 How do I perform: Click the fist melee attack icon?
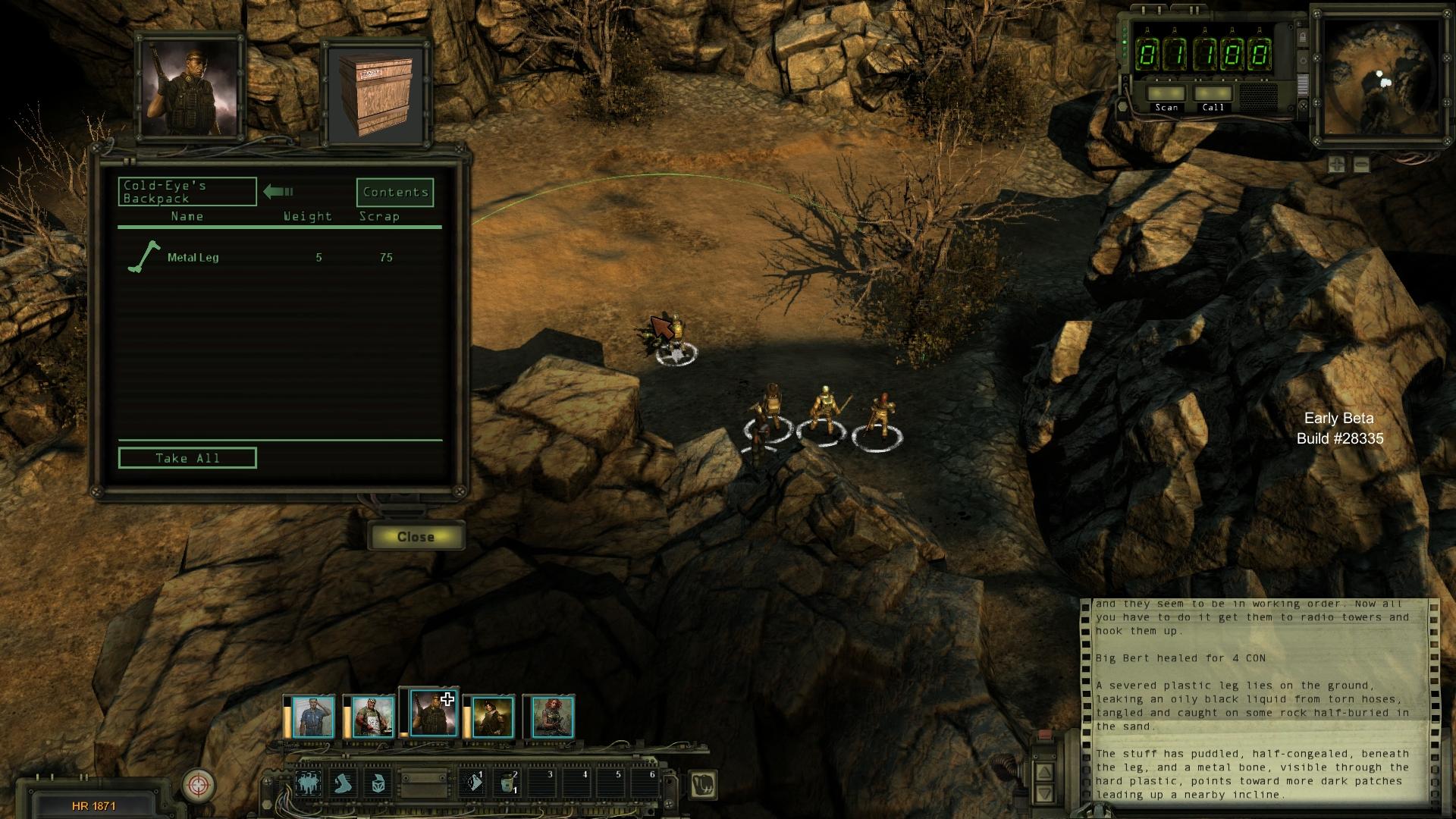click(x=704, y=785)
